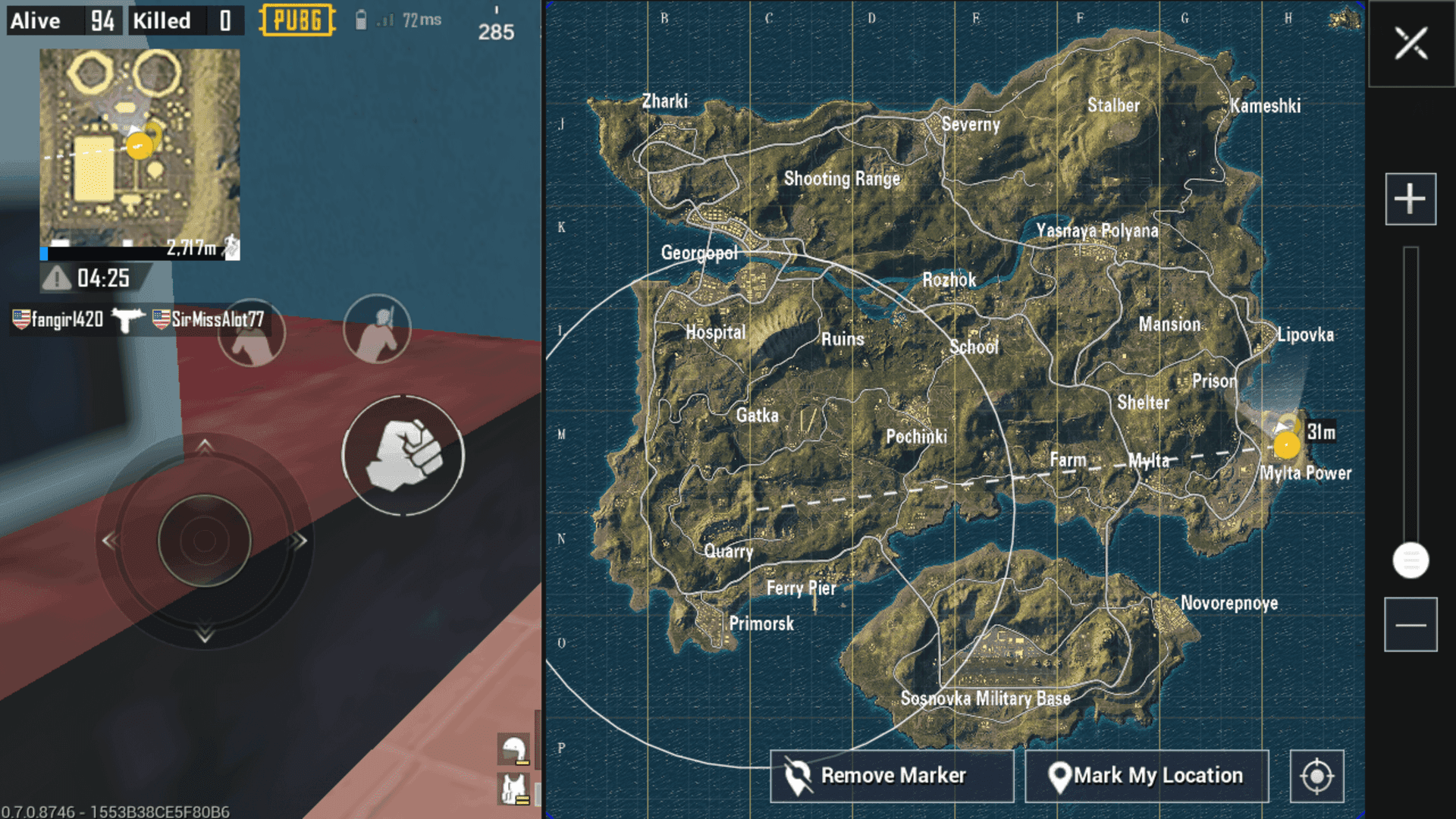Close the full map view
Viewport: 1456px width, 819px height.
tap(1410, 43)
